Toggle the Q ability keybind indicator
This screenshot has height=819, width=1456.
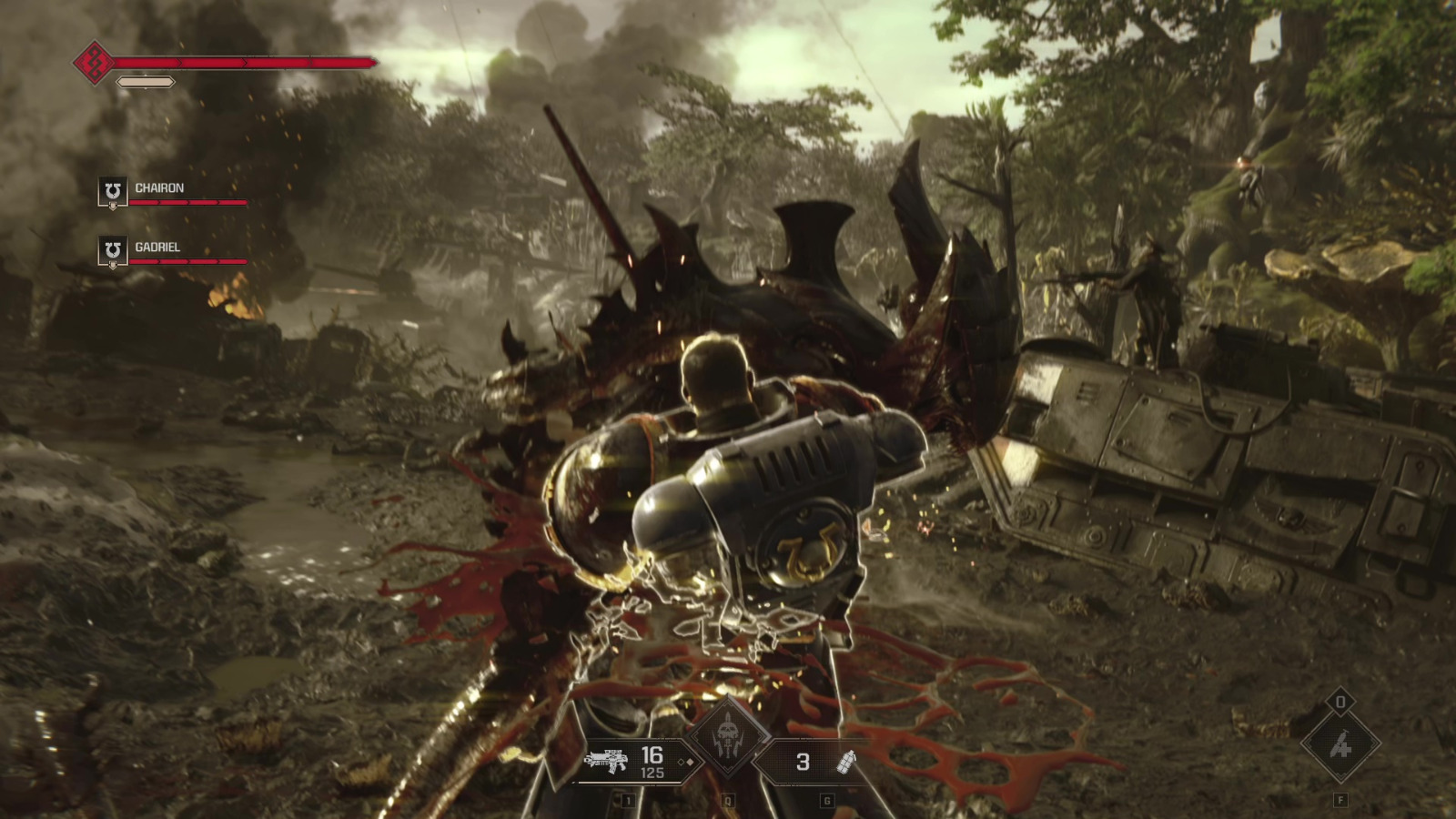(x=728, y=799)
